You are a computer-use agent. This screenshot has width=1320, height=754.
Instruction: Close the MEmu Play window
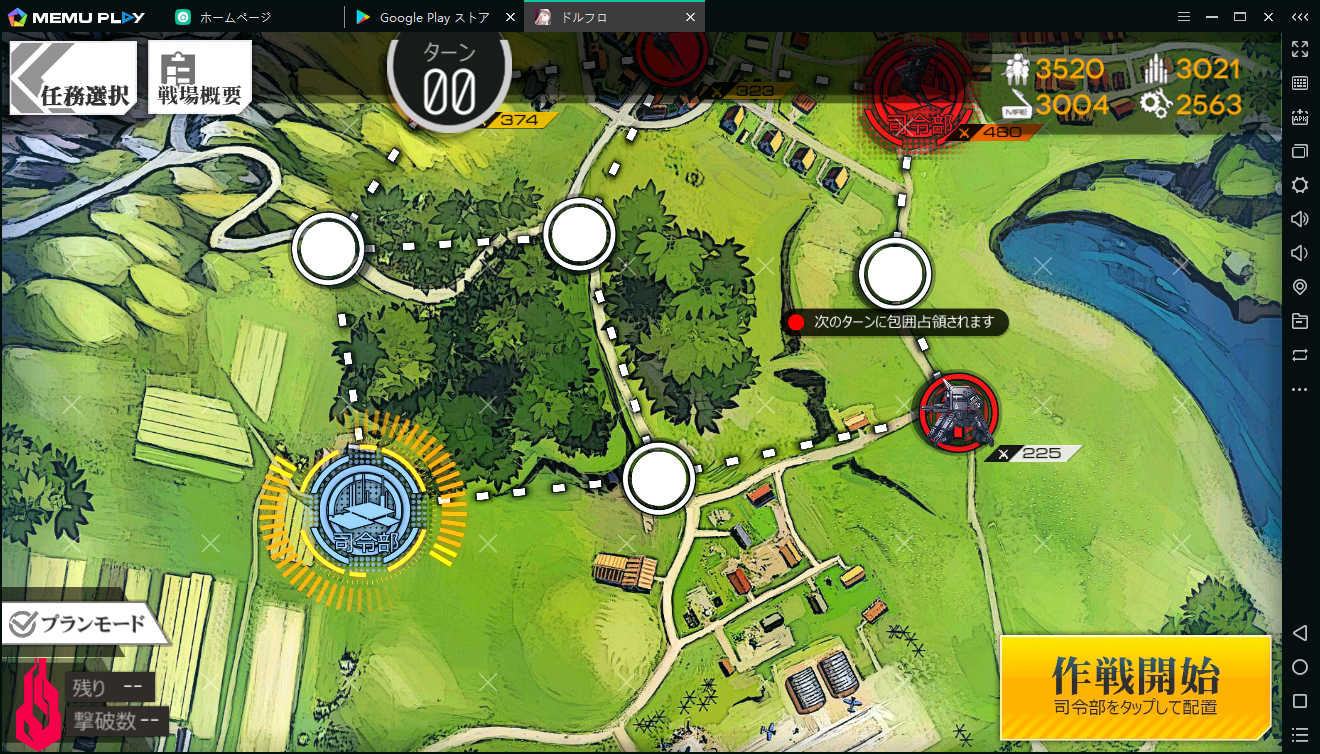pos(1268,16)
